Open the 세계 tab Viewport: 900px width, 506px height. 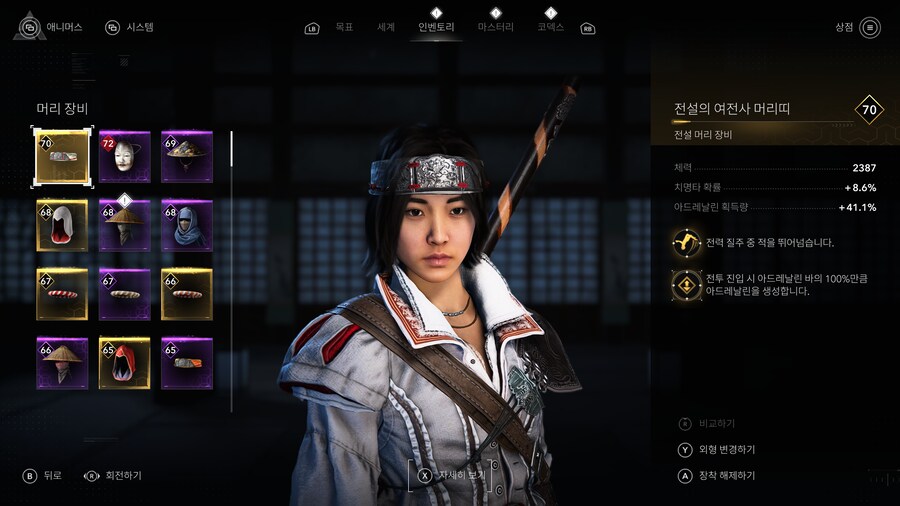coord(386,27)
